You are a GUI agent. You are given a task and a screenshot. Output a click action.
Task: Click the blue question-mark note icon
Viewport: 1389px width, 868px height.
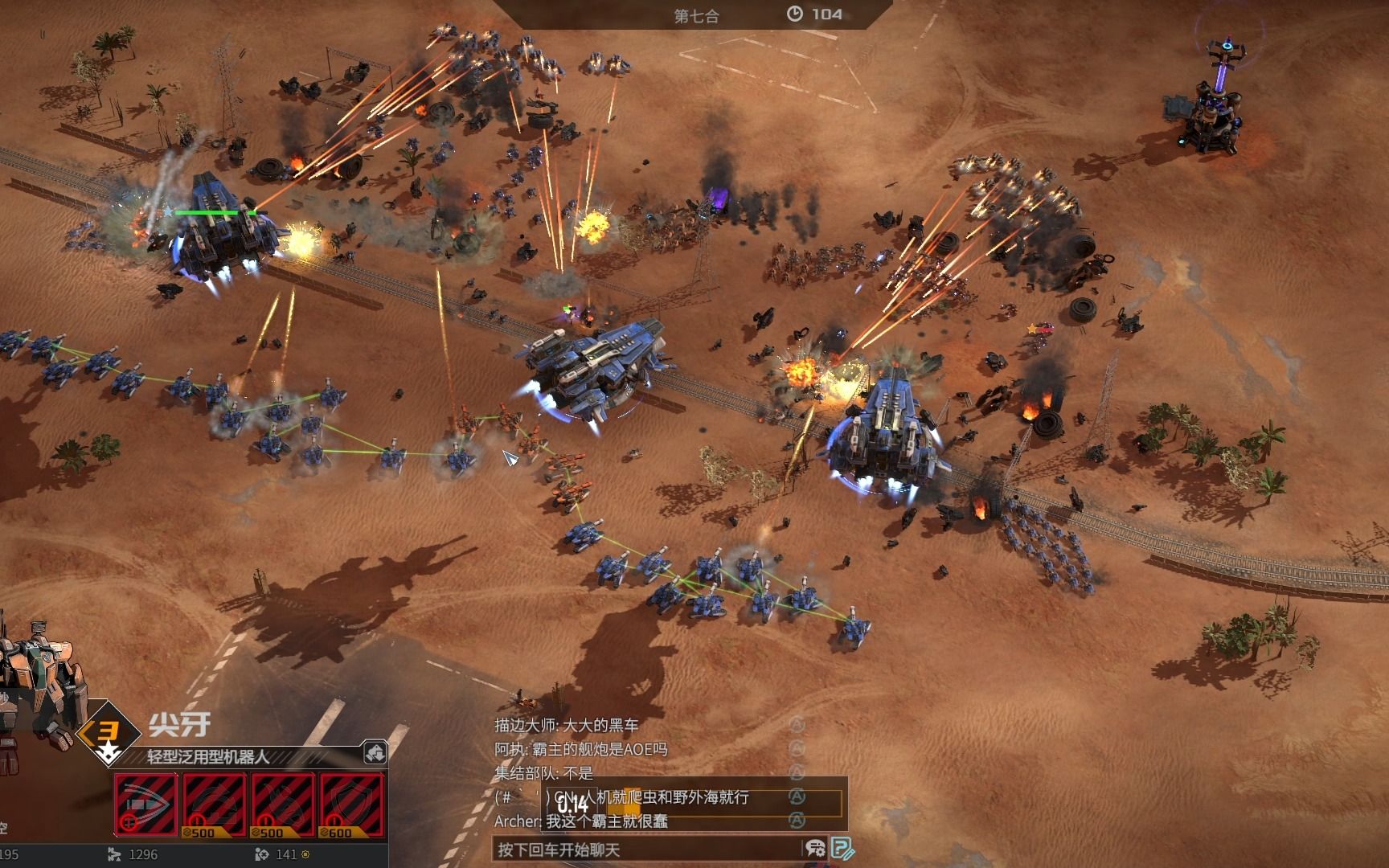[x=842, y=849]
